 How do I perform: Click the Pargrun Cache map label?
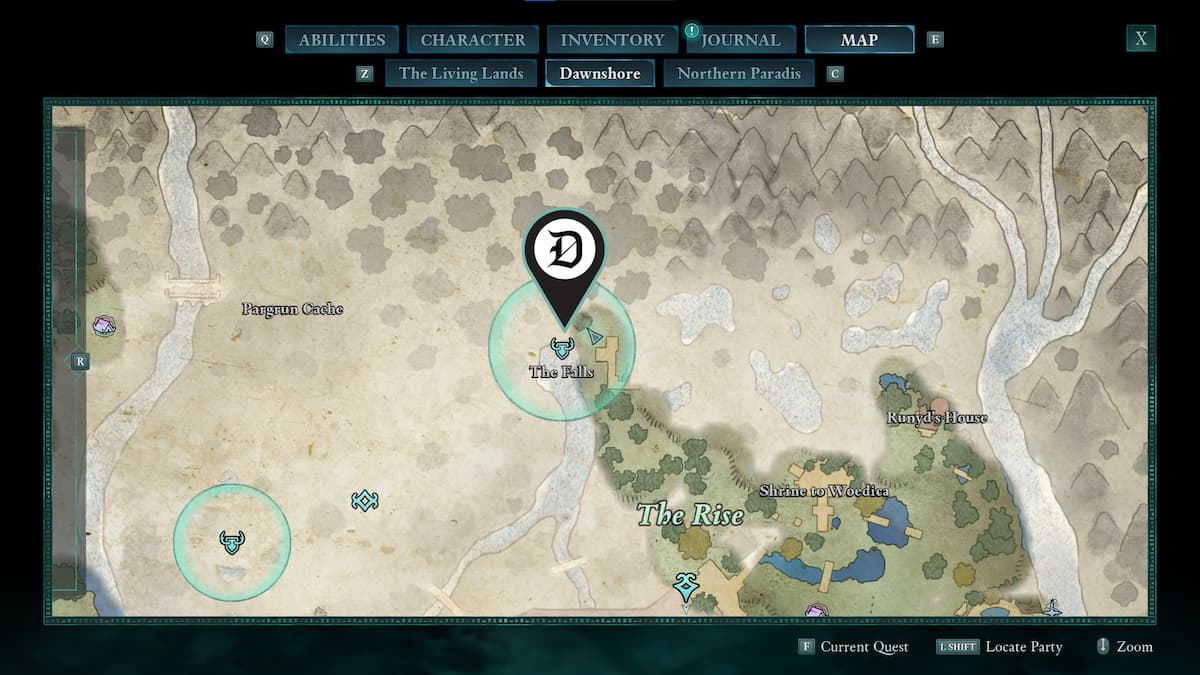[x=292, y=309]
